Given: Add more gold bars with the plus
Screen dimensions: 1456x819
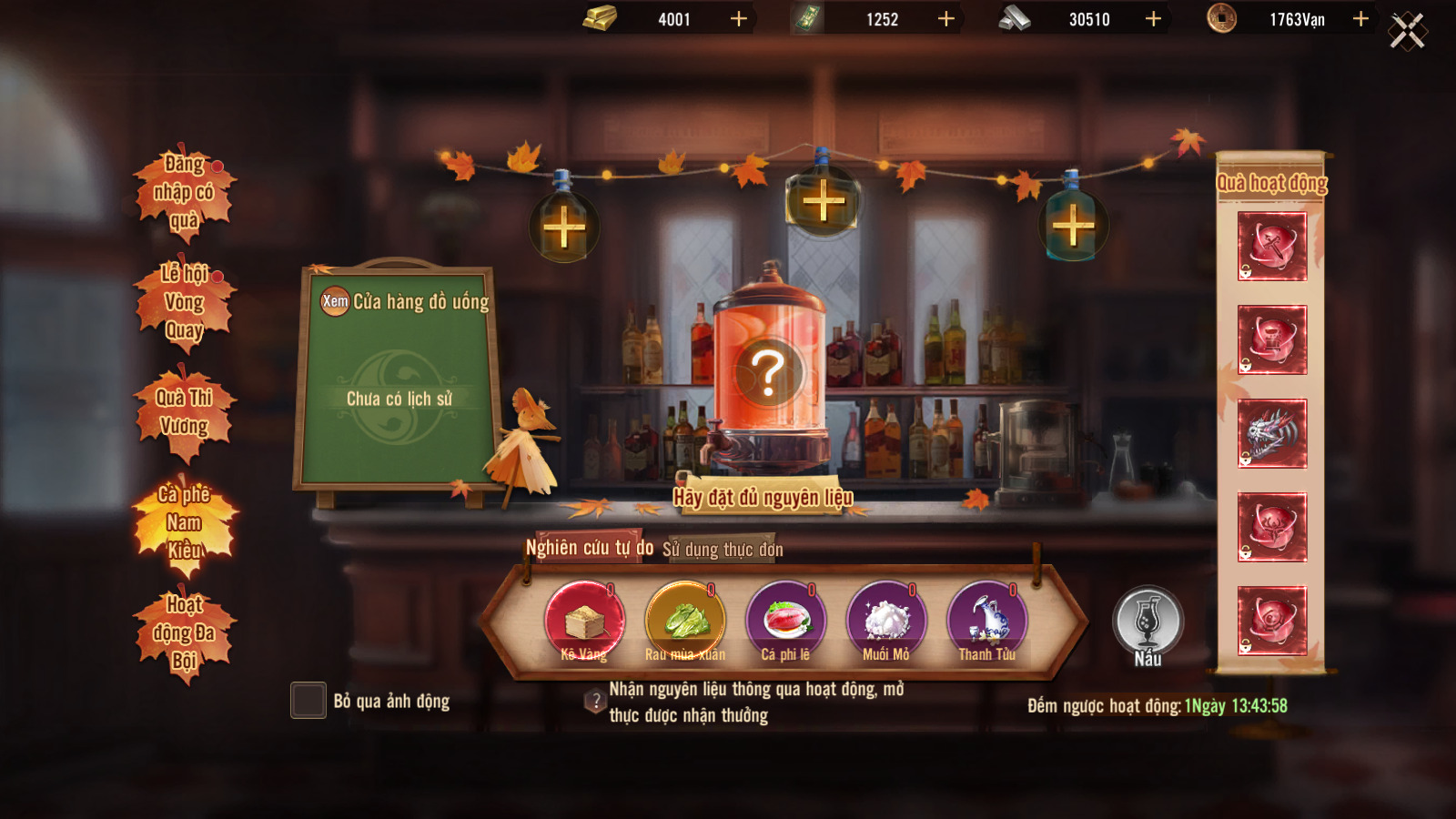Looking at the screenshot, I should tap(739, 19).
